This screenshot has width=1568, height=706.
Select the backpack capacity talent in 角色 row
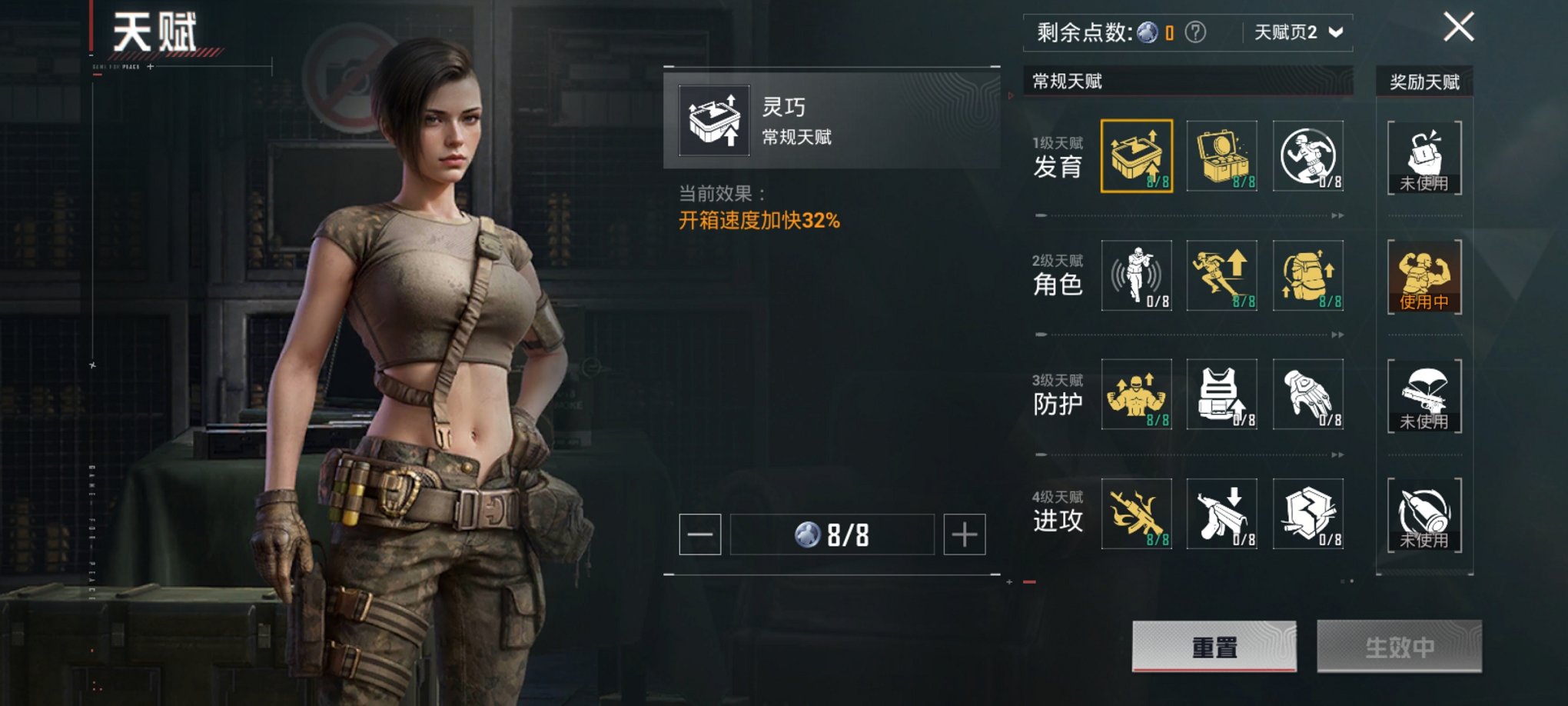coord(1308,277)
